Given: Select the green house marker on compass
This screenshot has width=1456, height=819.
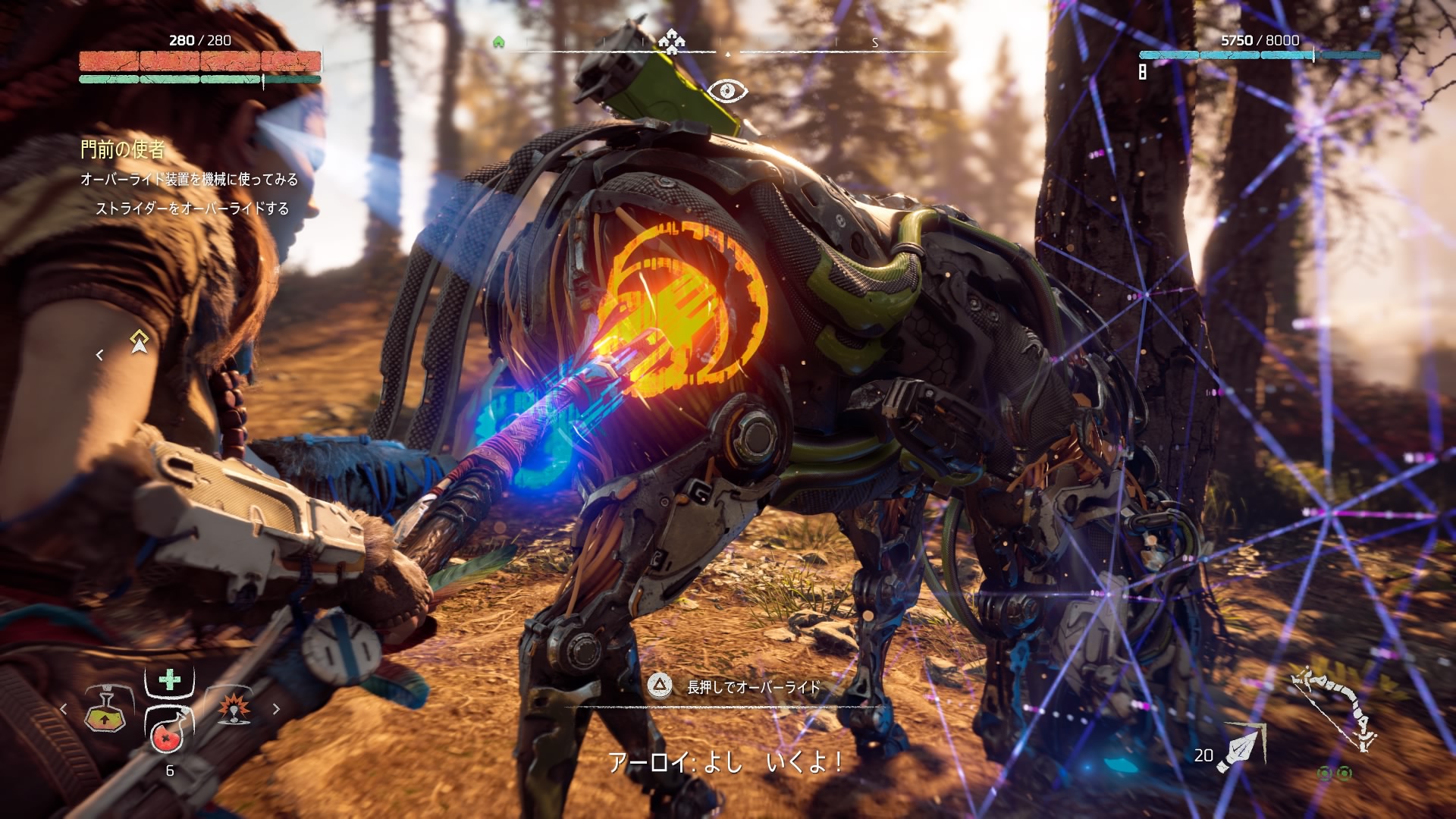Looking at the screenshot, I should [x=498, y=42].
